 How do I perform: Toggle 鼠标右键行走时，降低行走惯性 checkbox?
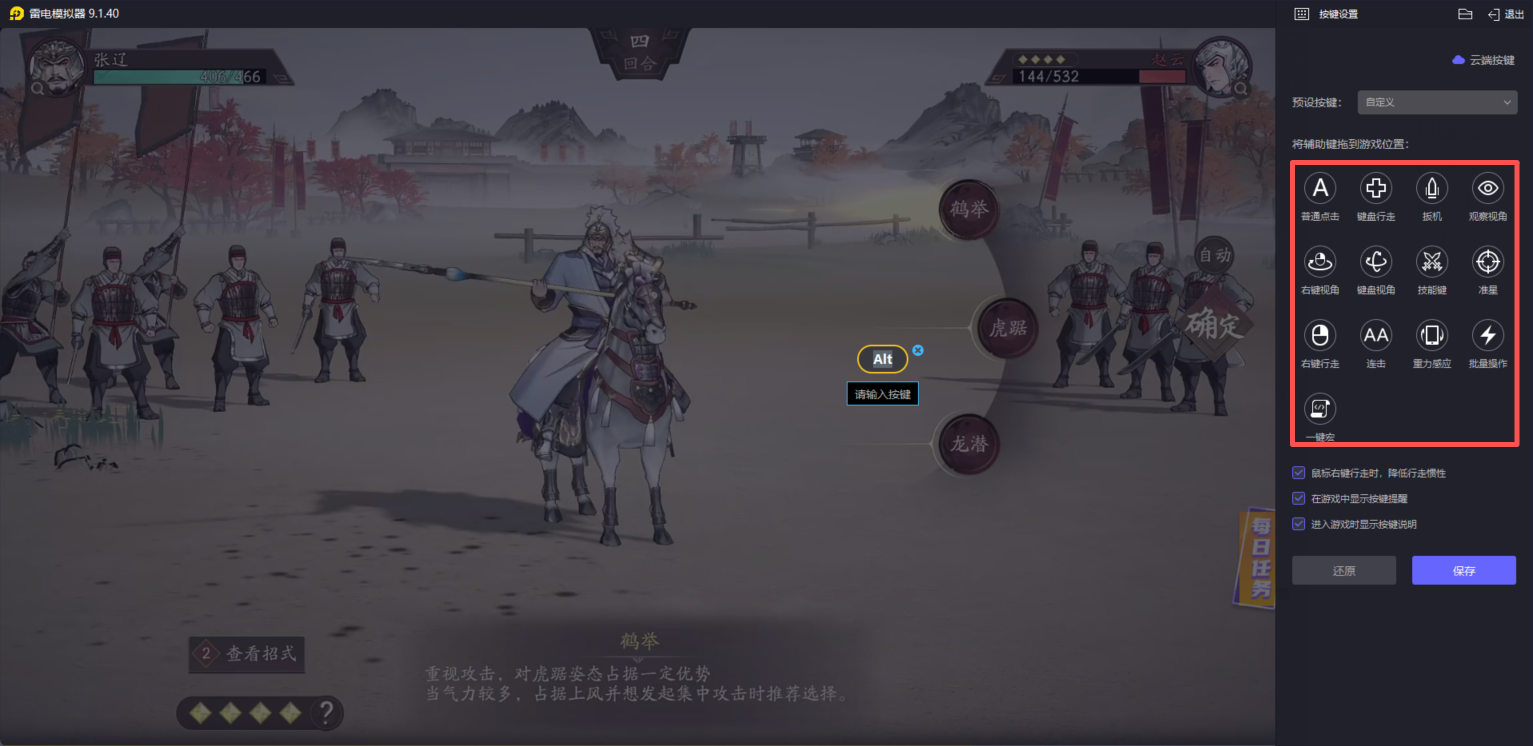click(x=1299, y=472)
